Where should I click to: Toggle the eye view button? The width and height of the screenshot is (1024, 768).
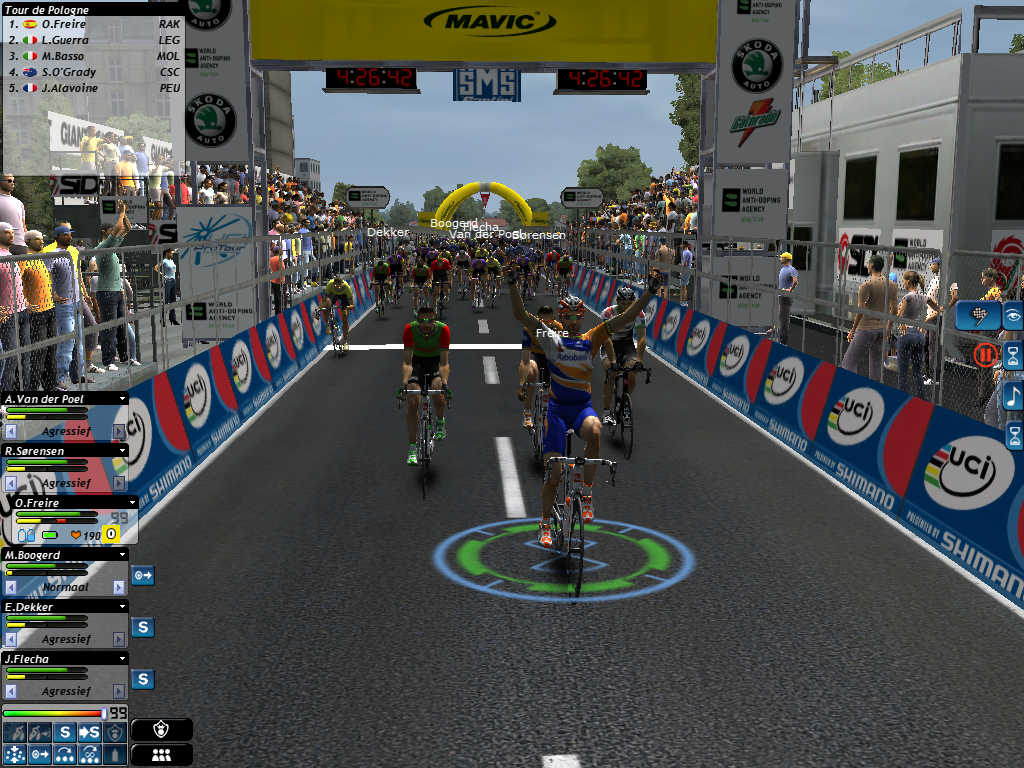coord(1013,316)
